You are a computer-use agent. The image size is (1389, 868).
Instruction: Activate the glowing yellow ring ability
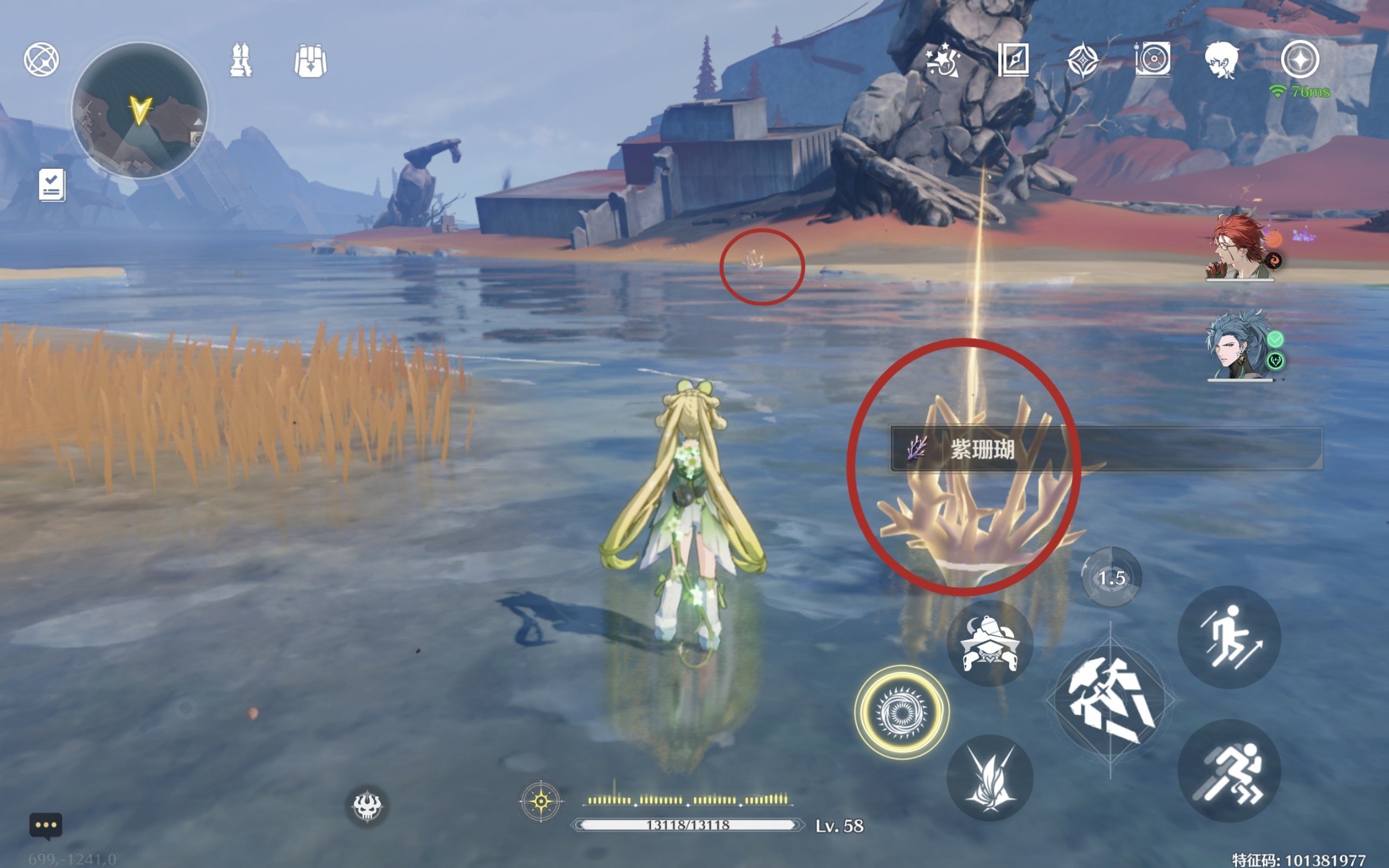(901, 712)
